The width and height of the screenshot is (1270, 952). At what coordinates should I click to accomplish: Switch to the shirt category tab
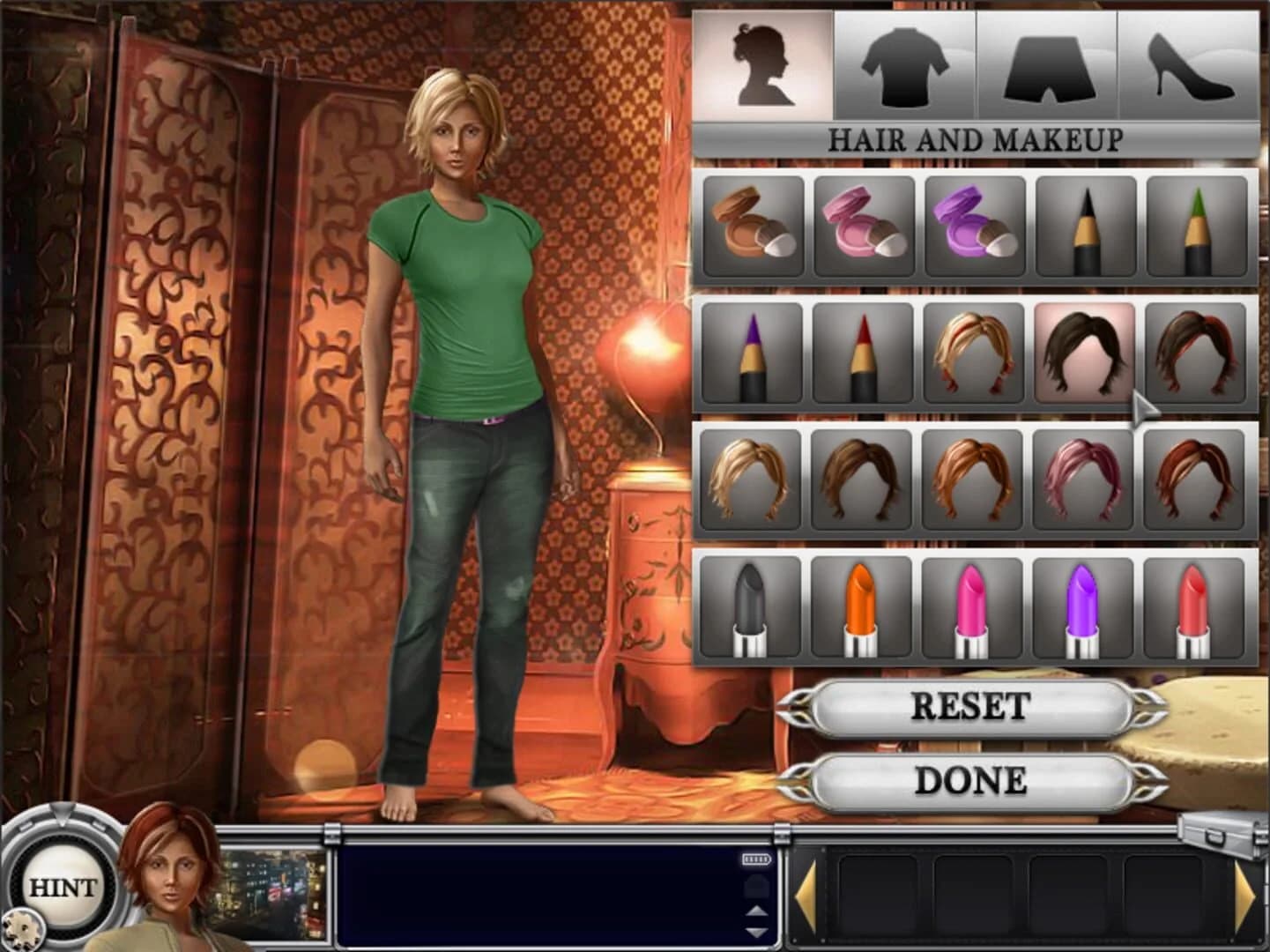click(x=907, y=62)
